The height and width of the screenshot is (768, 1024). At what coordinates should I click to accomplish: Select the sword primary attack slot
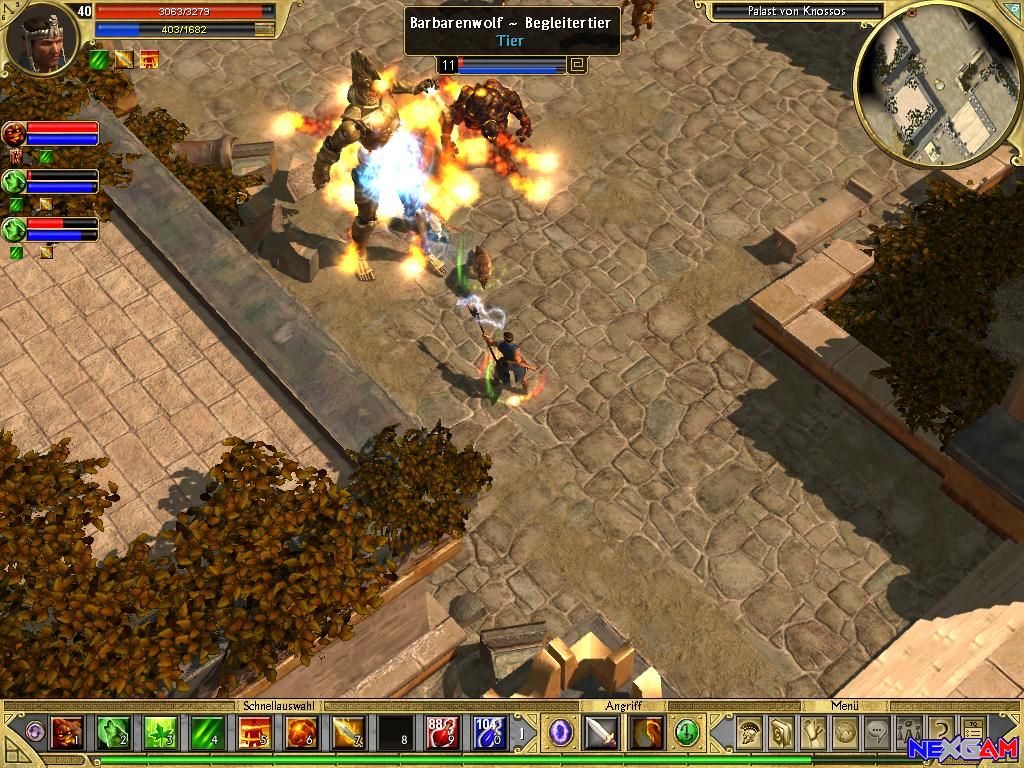pyautogui.click(x=602, y=733)
